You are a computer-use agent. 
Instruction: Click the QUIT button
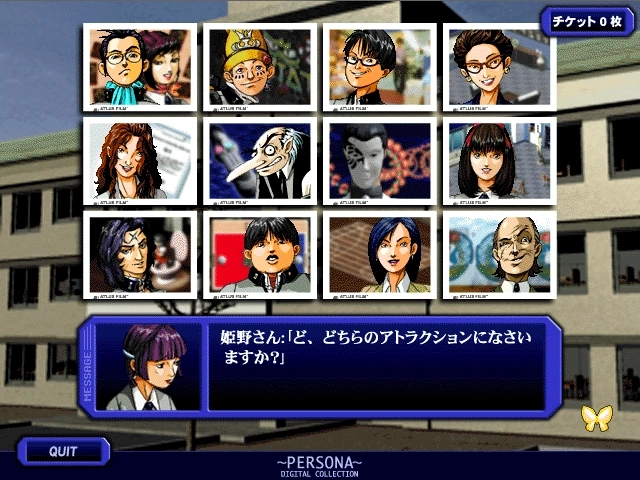63,452
